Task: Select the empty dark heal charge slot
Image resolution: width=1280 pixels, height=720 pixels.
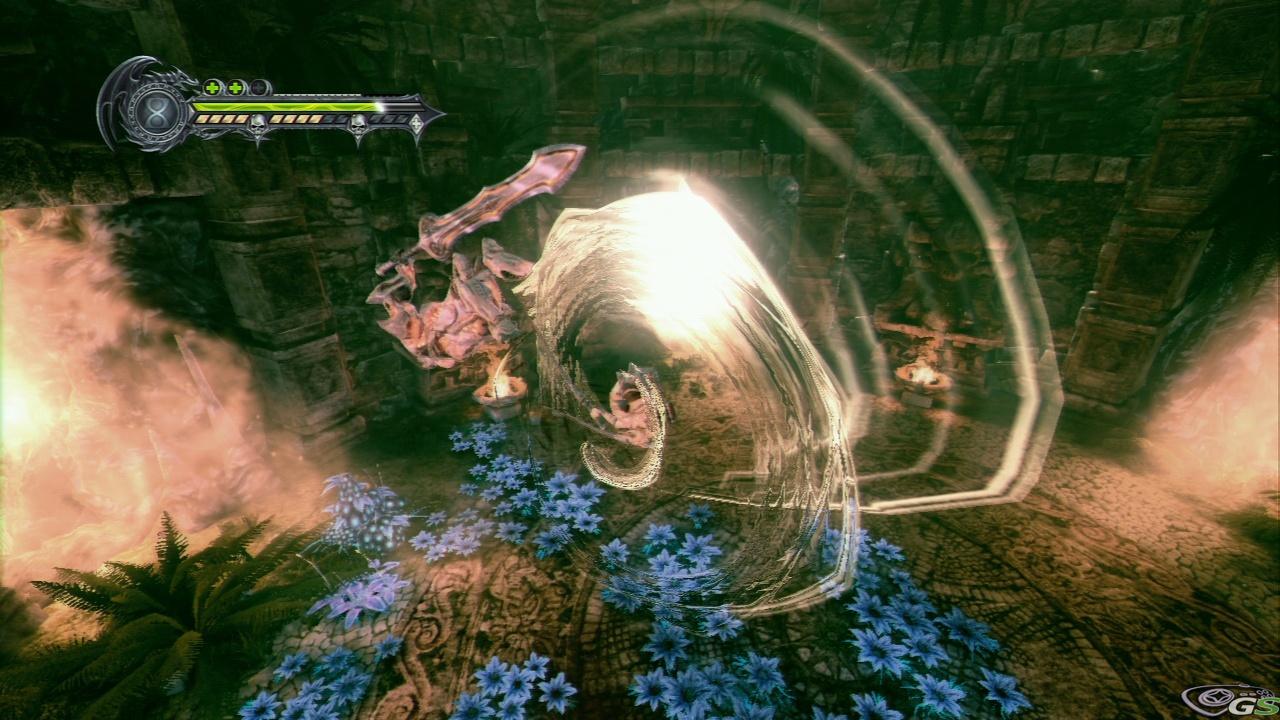Action: pos(260,87)
